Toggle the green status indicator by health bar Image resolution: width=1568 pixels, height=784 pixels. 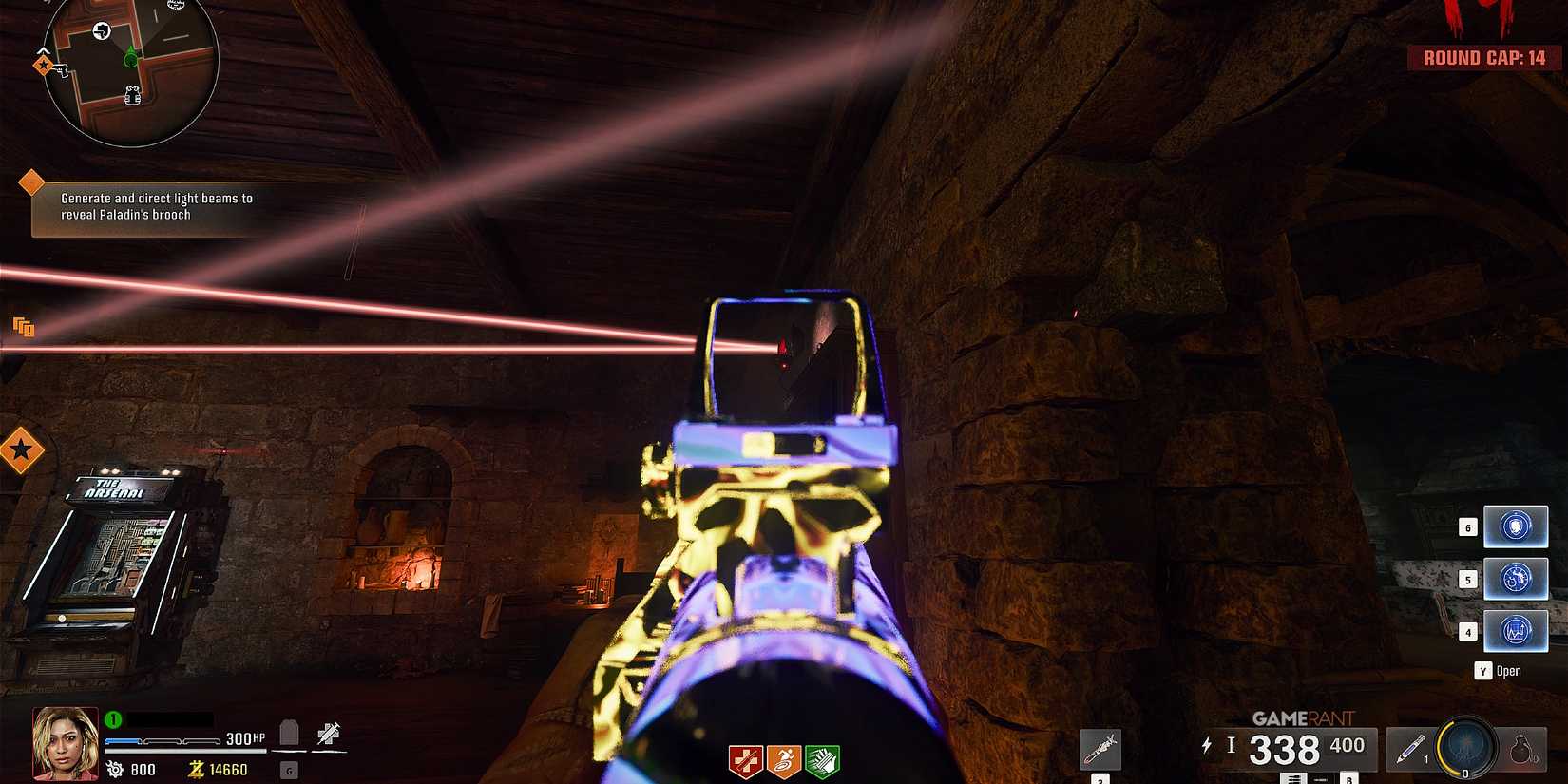click(112, 717)
